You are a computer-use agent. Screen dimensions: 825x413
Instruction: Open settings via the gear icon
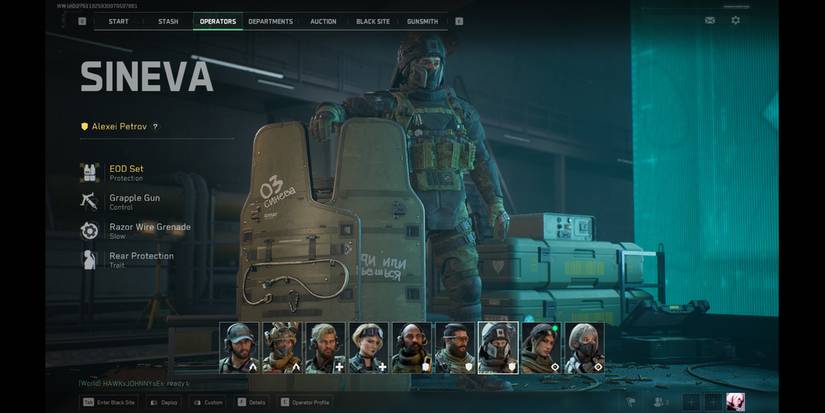[x=736, y=20]
